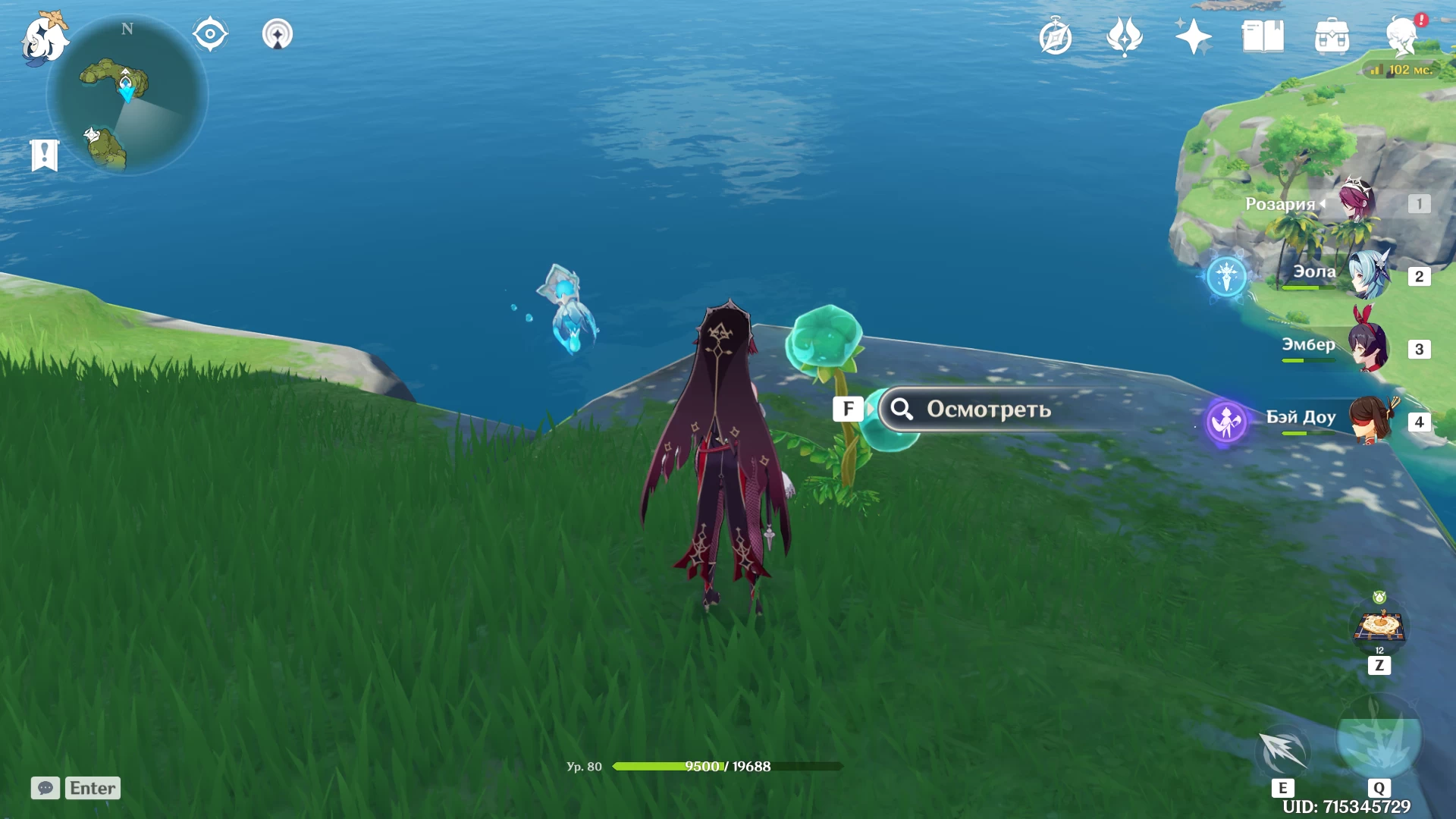Screen dimensions: 1456x819
Task: Open the adventurer compass events icon
Action: [x=1055, y=36]
